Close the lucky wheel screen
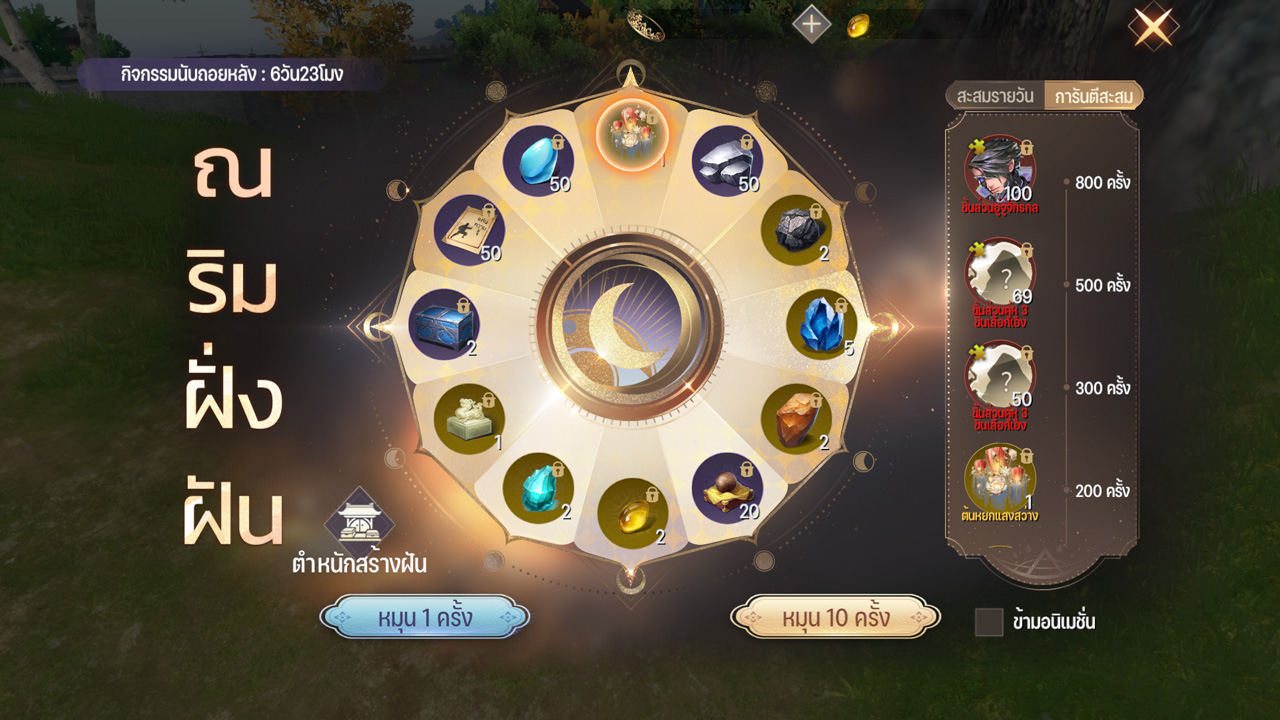Viewport: 1280px width, 720px height. click(x=1152, y=28)
